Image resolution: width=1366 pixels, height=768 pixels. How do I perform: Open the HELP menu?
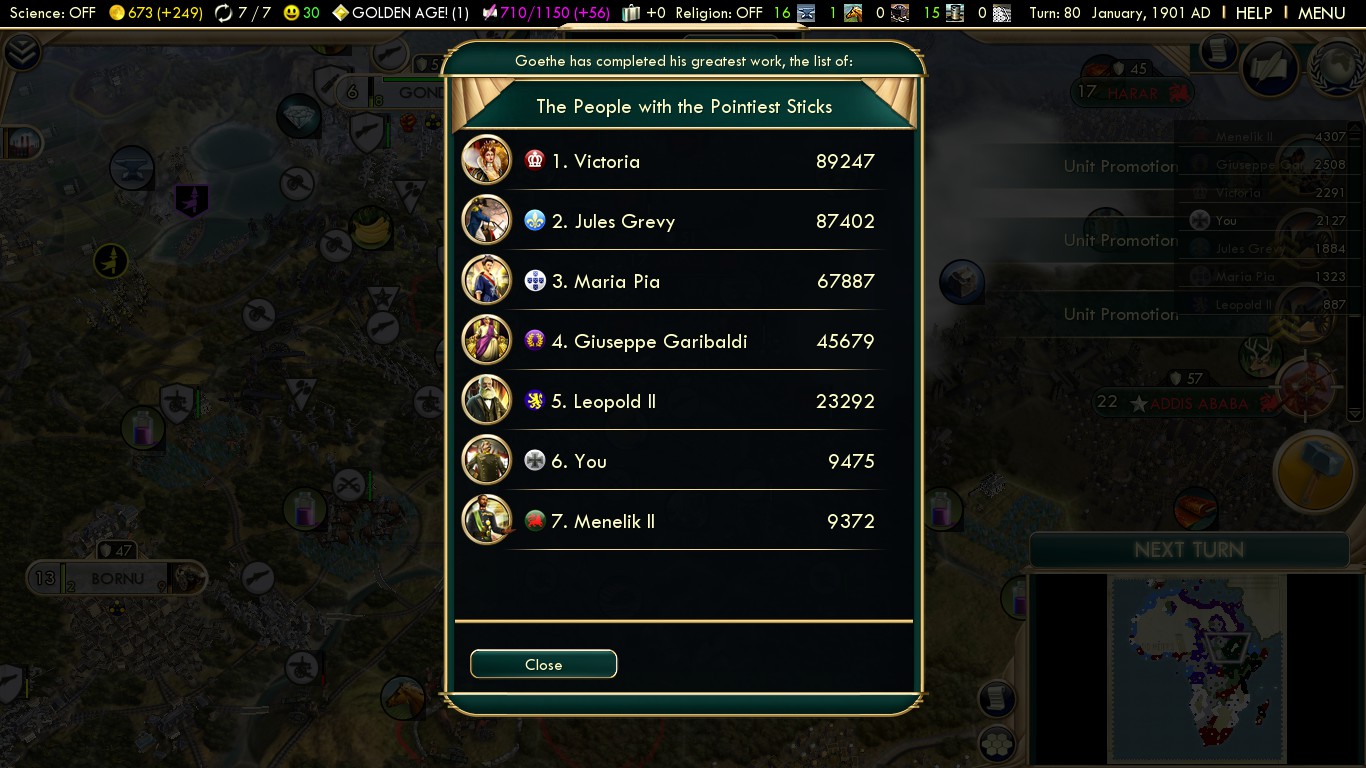1253,13
